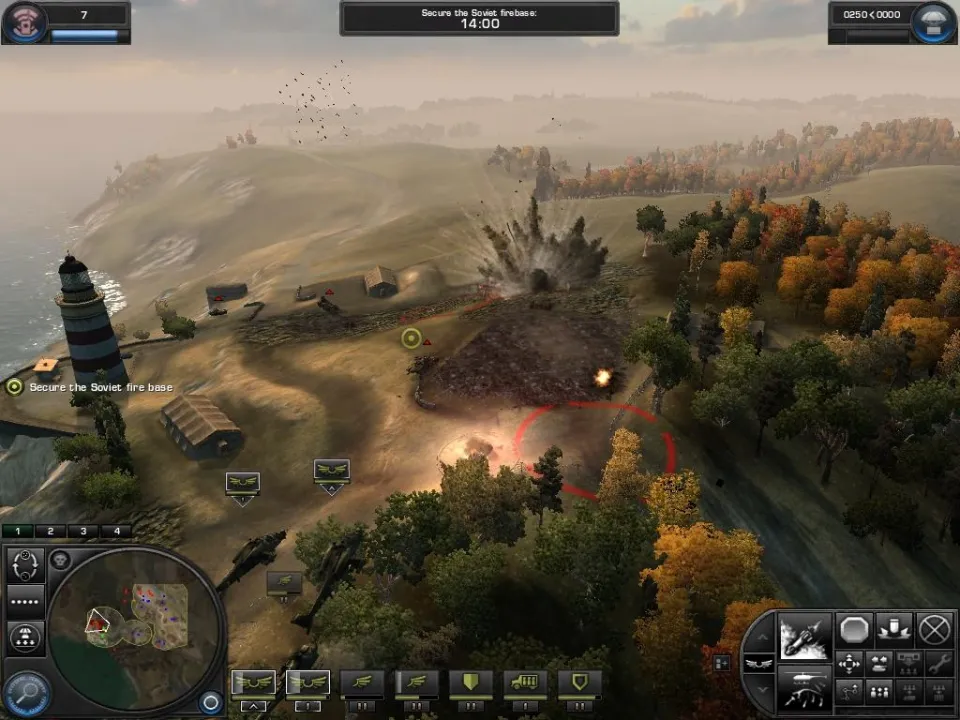This screenshot has width=960, height=720.
Task: Choose the four-arrow move command
Action: [850, 662]
